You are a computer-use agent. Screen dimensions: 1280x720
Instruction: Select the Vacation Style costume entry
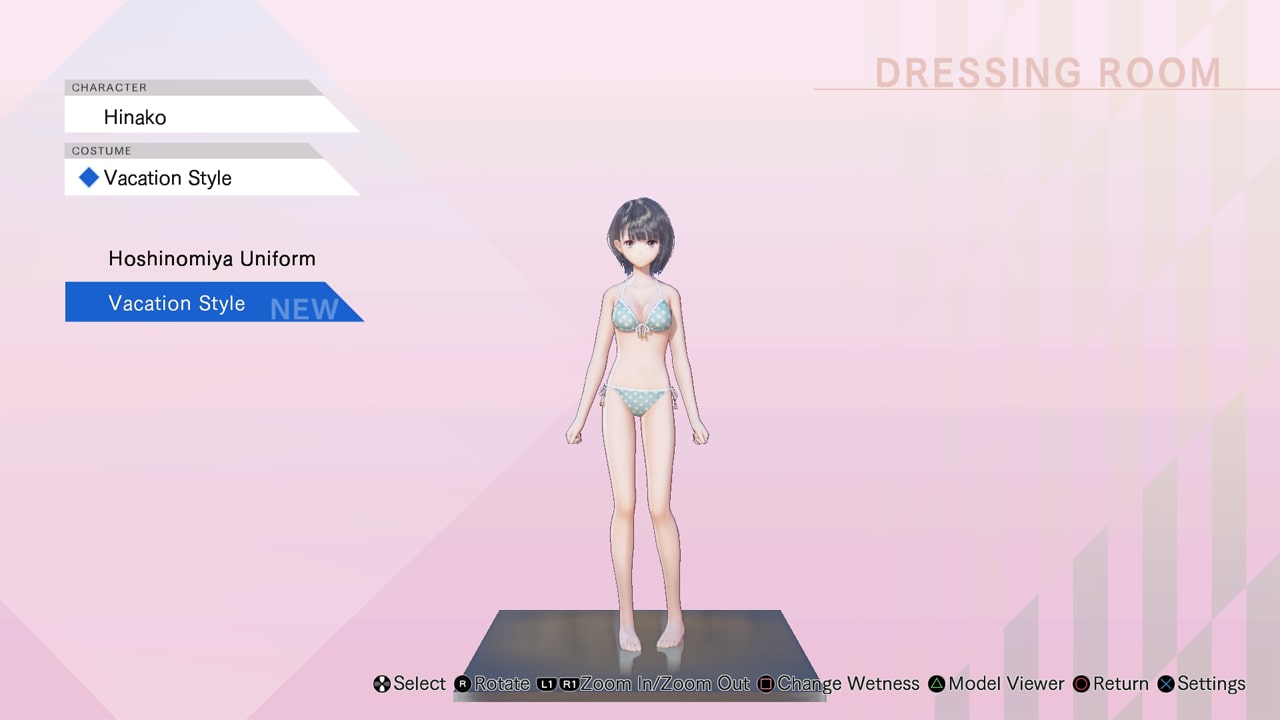pos(176,302)
